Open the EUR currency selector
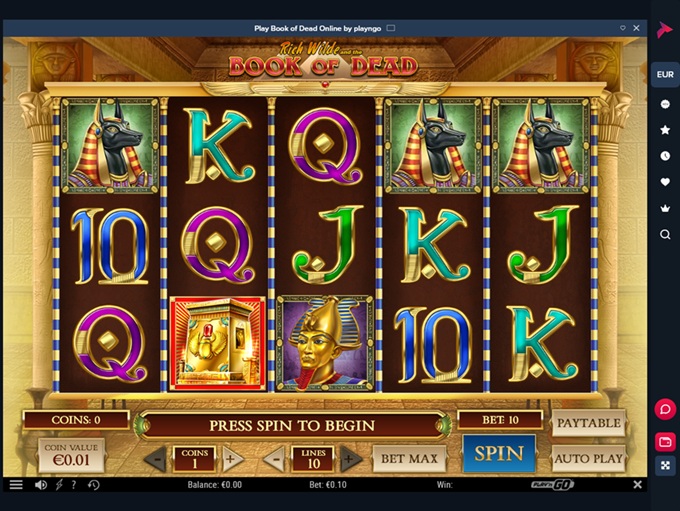Viewport: 680px width, 511px height. pos(665,74)
